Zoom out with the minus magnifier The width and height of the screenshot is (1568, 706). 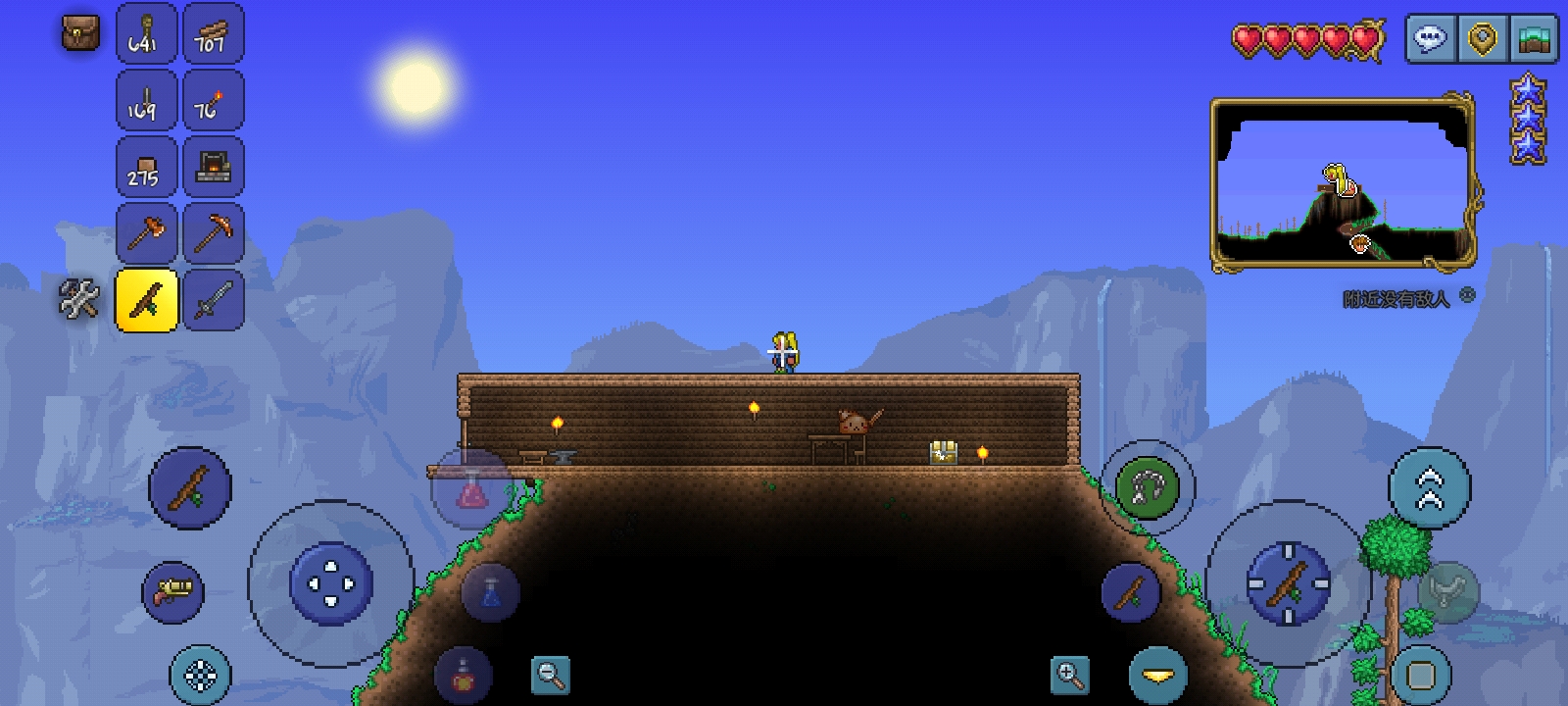coord(551,675)
